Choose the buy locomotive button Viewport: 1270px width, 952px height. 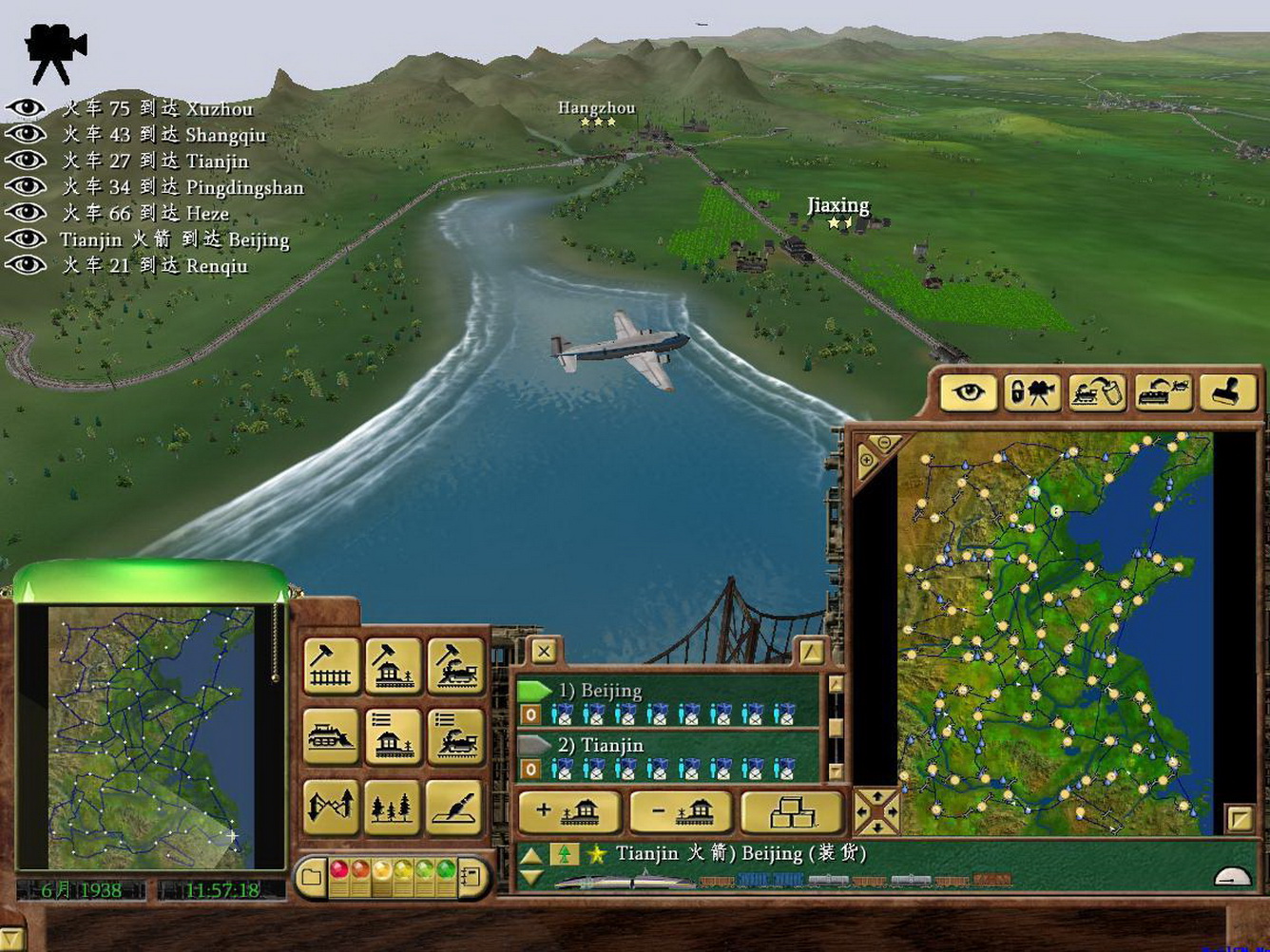coord(456,664)
